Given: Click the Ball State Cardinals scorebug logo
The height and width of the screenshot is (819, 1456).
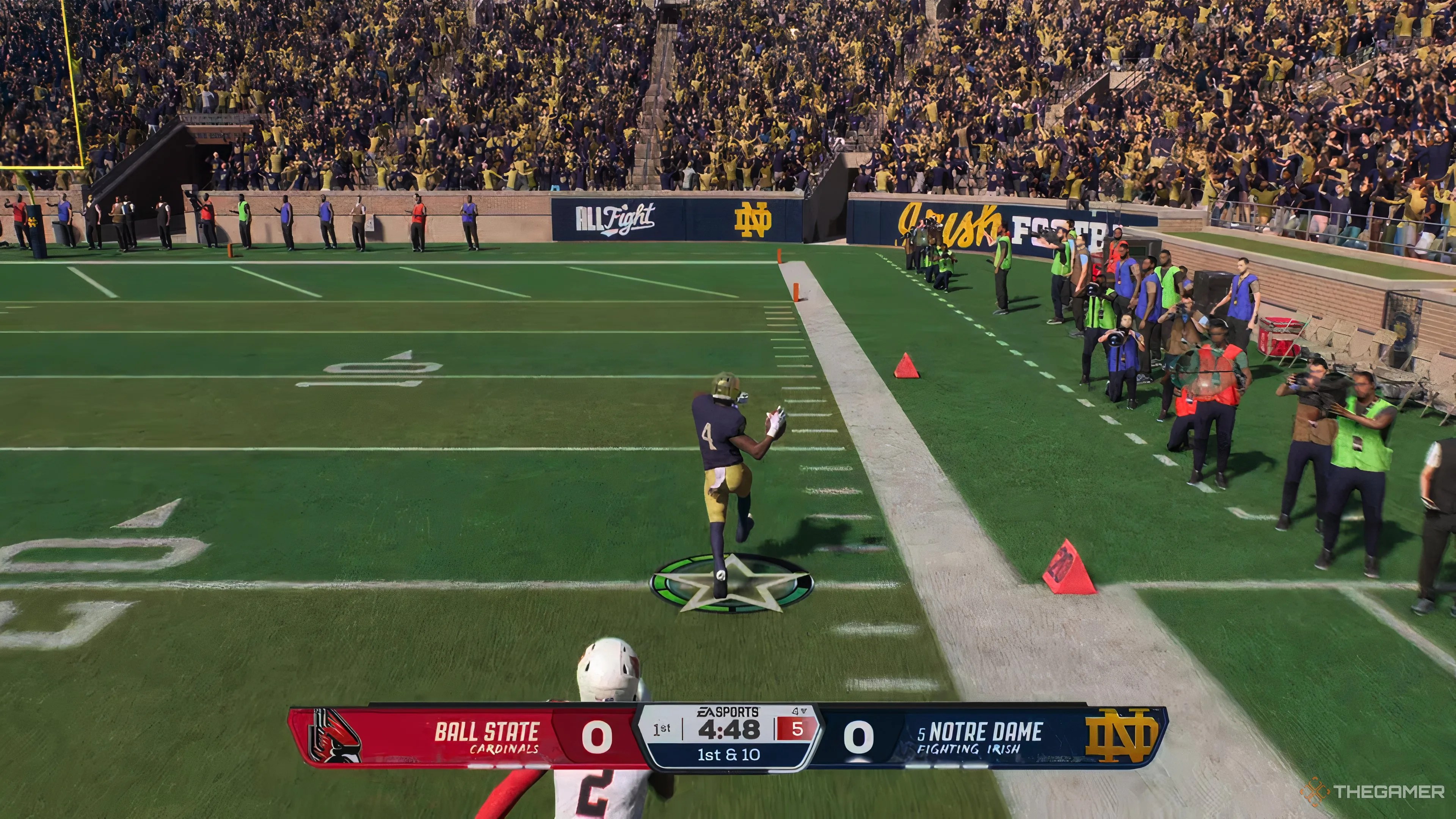Looking at the screenshot, I should click(x=334, y=735).
